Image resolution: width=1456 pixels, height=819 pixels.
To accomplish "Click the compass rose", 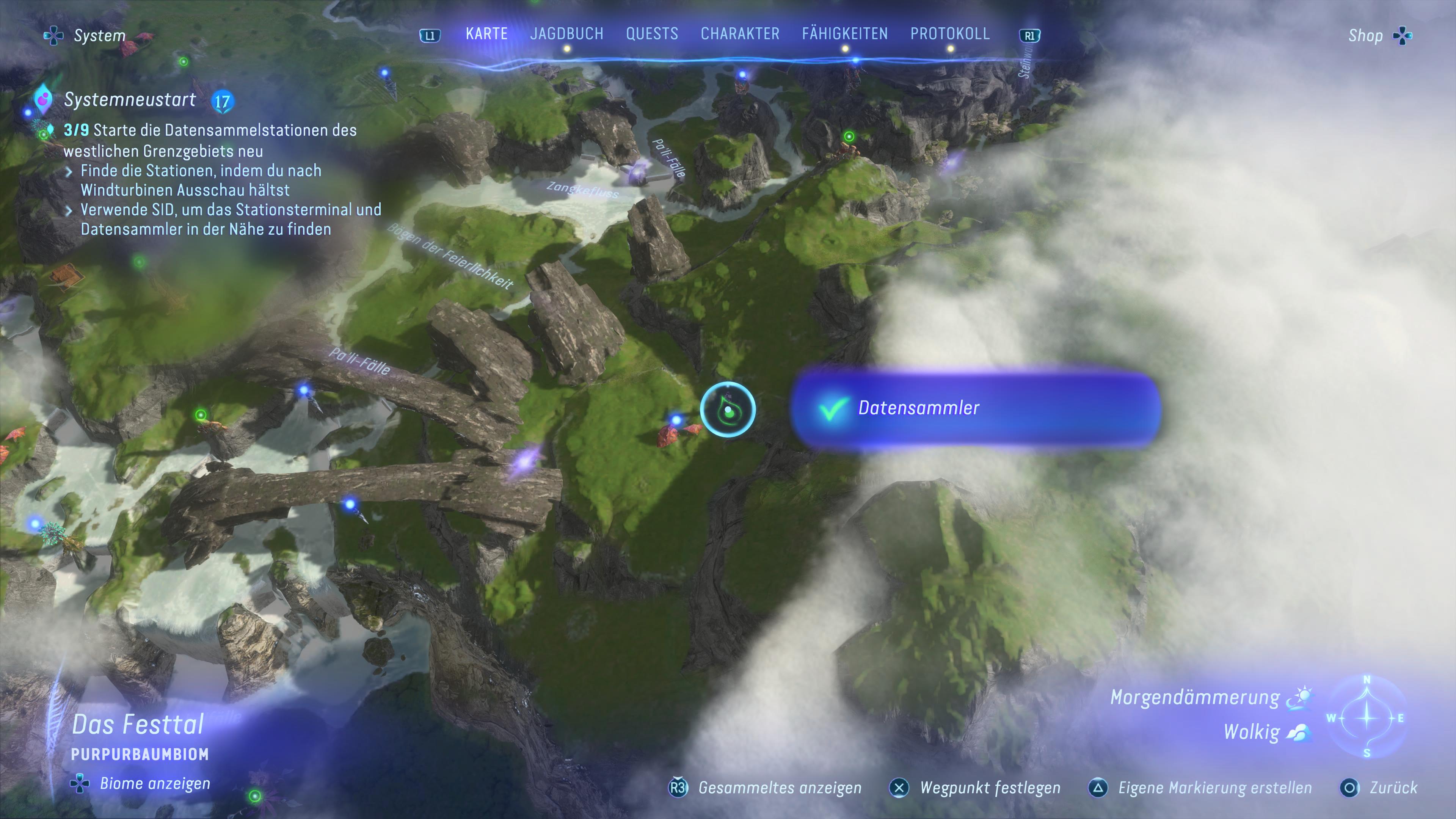I will (1367, 717).
